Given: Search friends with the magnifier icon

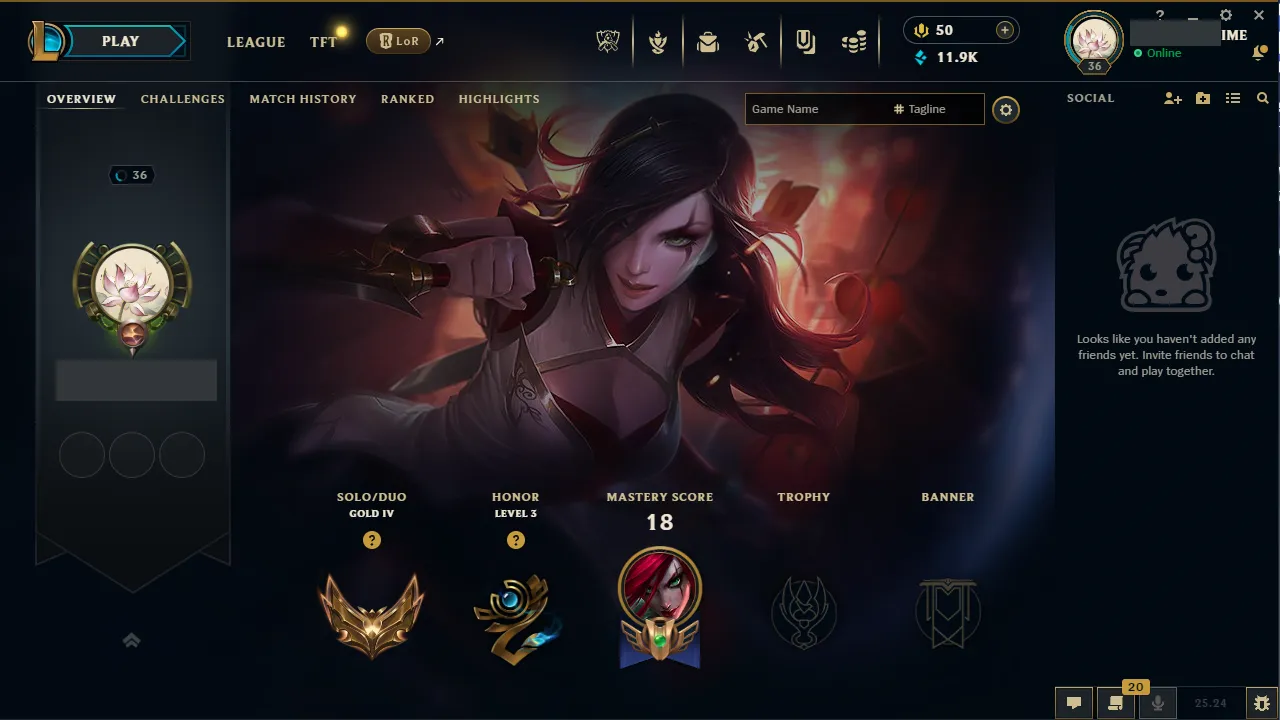Looking at the screenshot, I should [1262, 98].
